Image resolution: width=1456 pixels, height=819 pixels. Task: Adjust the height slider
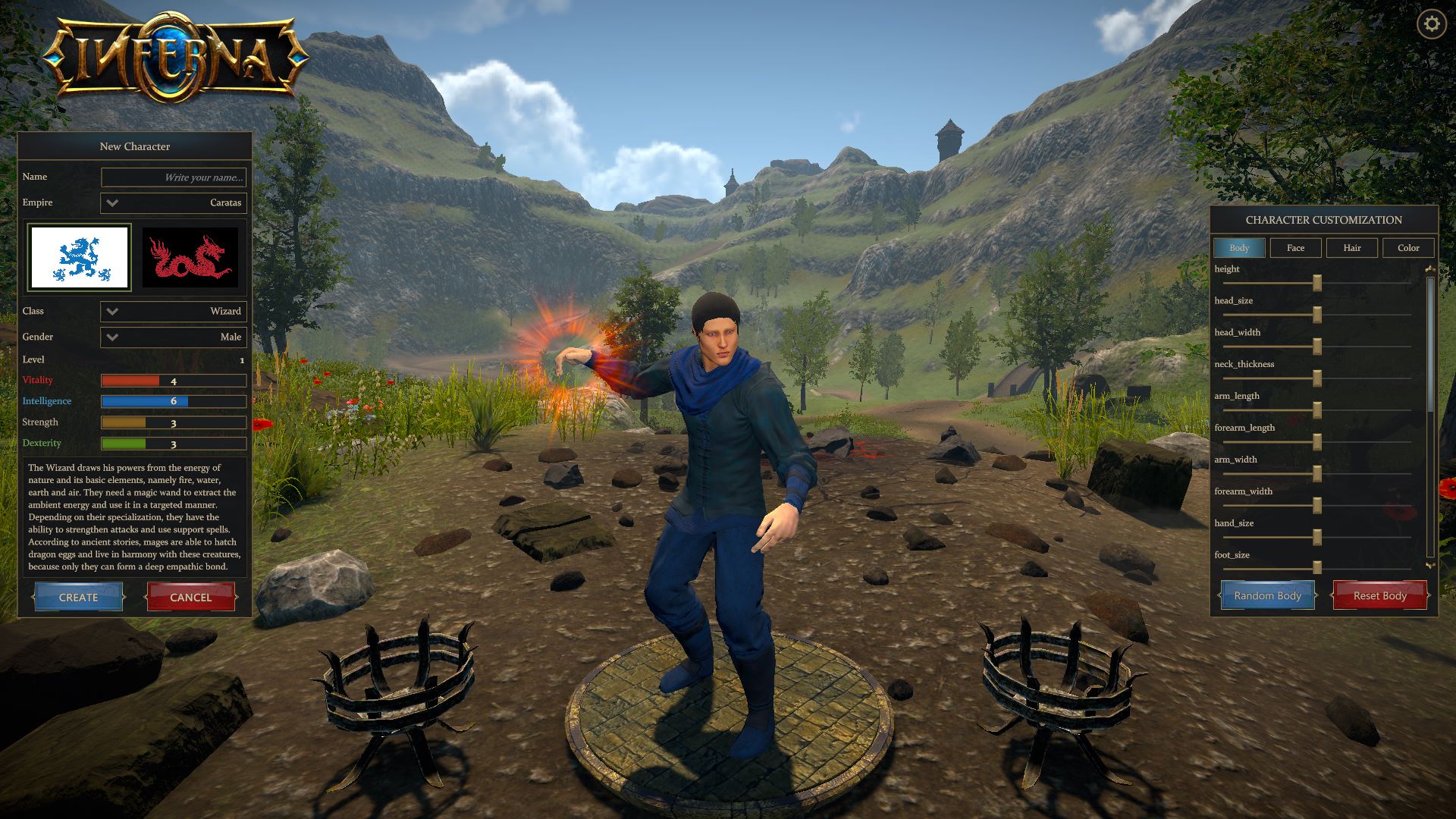click(x=1316, y=282)
